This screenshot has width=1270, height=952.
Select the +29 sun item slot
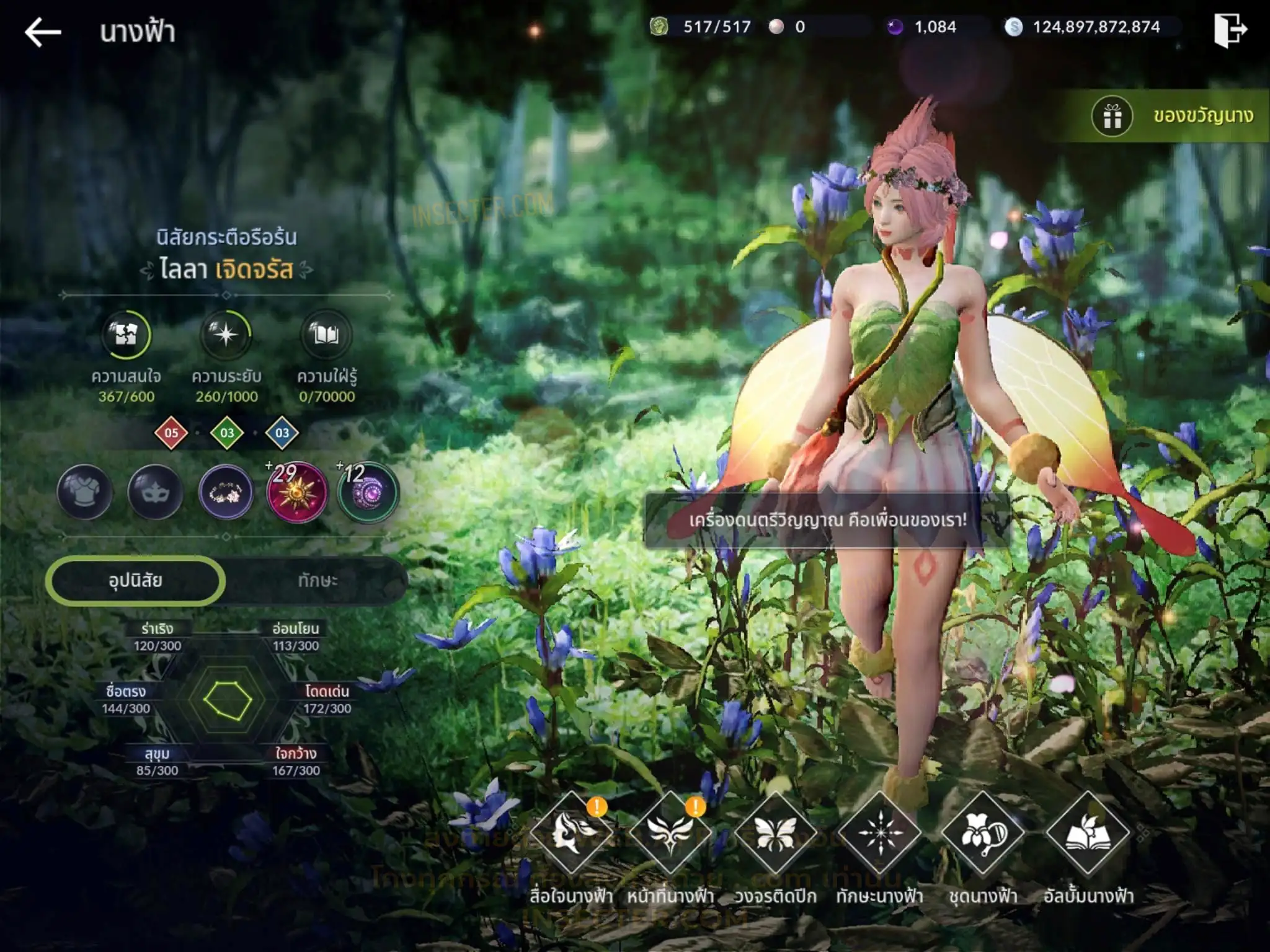pos(296,492)
